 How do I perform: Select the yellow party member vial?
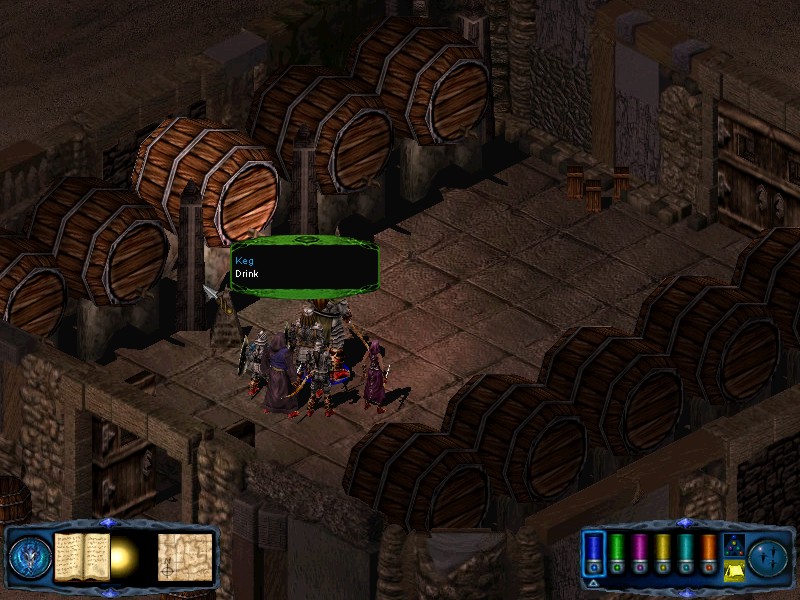[663, 555]
